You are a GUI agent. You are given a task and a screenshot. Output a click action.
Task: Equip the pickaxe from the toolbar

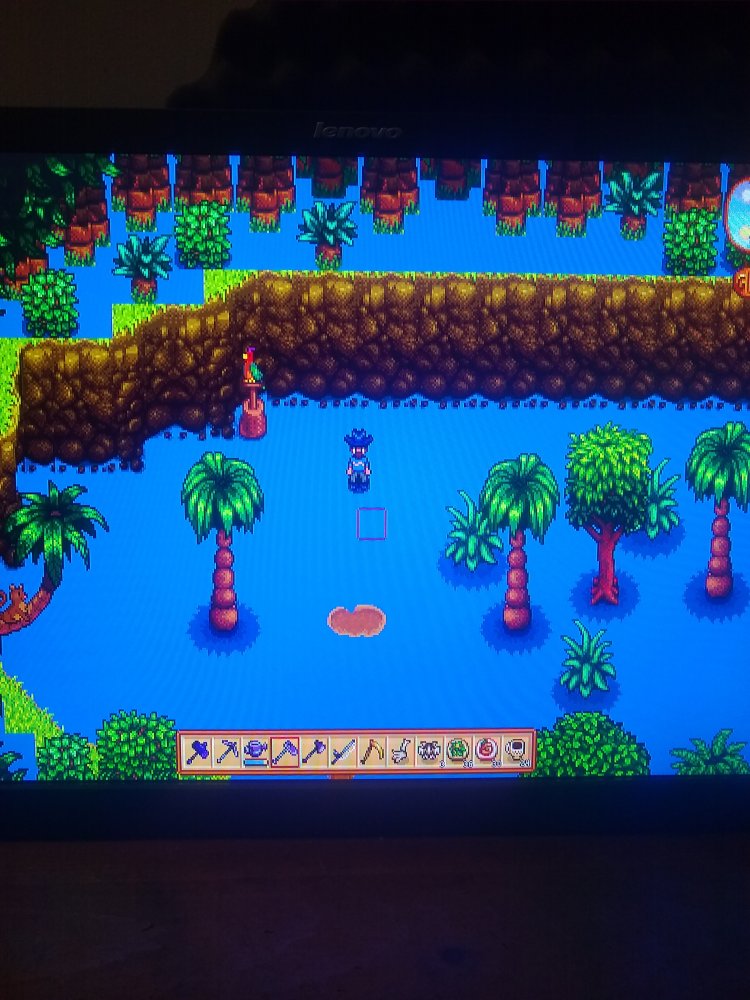click(226, 751)
